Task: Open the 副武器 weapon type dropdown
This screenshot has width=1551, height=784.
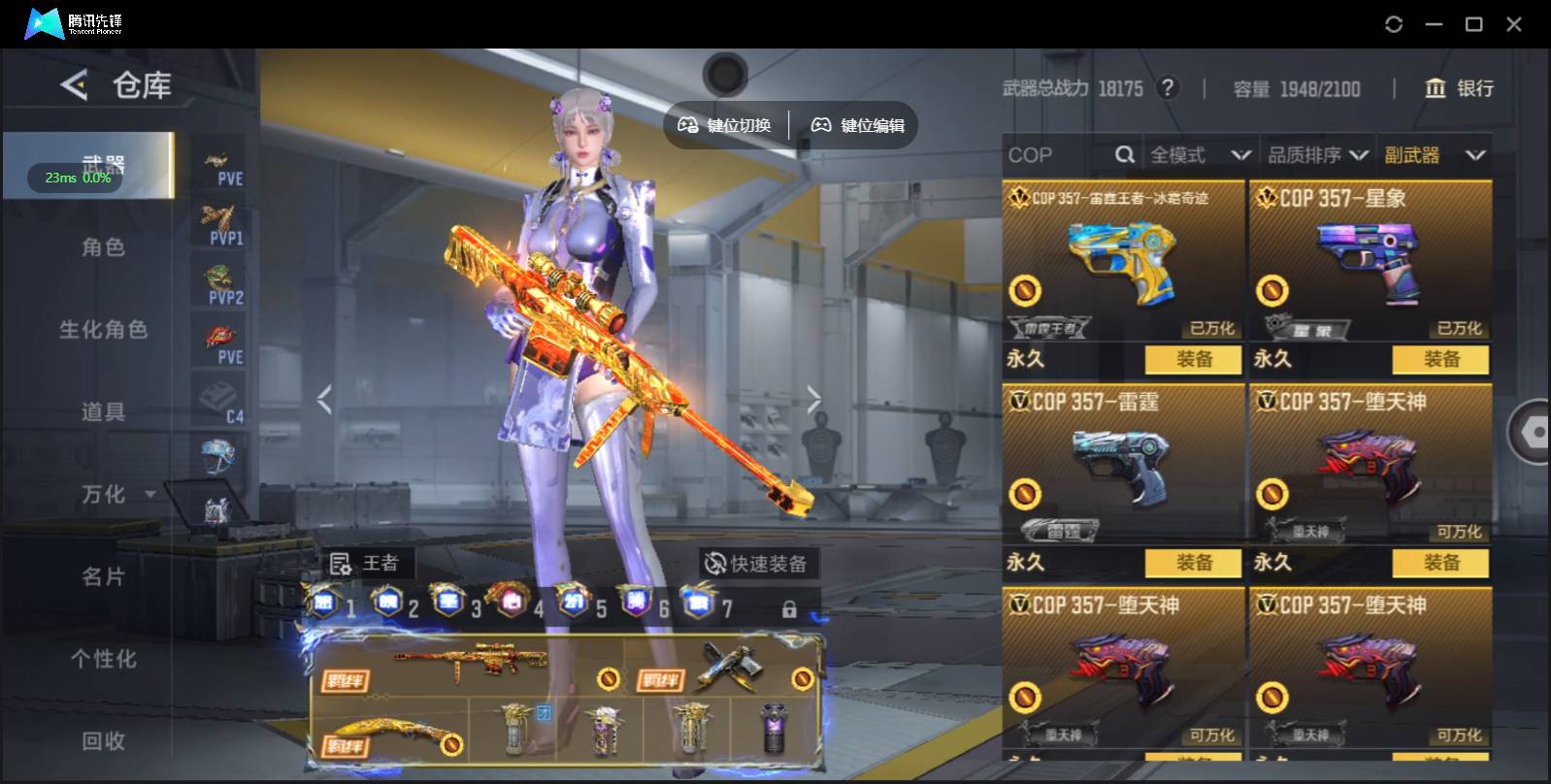Action: (x=1435, y=155)
